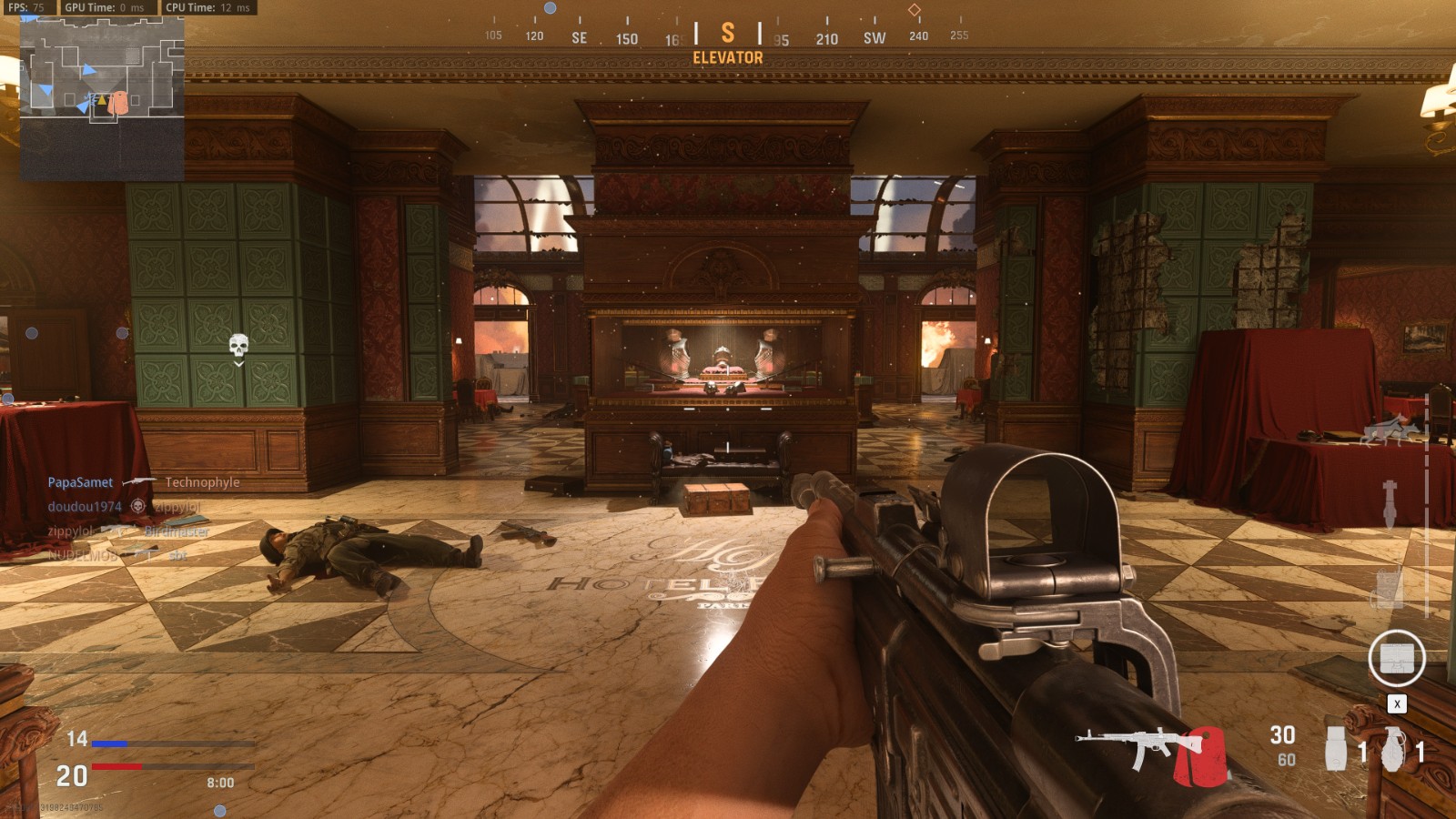The height and width of the screenshot is (819, 1456).
Task: Select the frag grenade lethal icon
Action: click(x=1393, y=749)
